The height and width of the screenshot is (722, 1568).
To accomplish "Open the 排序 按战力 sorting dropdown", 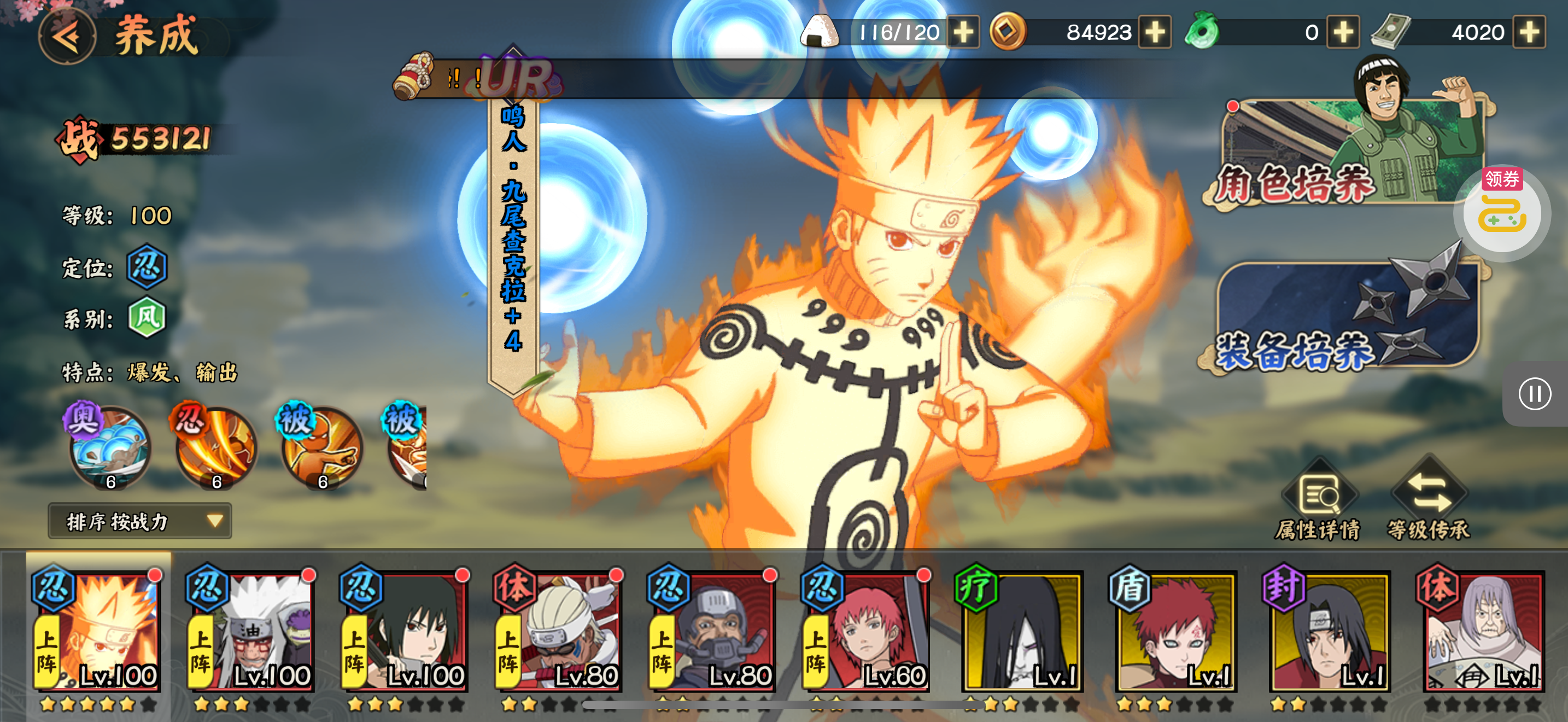I will 140,521.
